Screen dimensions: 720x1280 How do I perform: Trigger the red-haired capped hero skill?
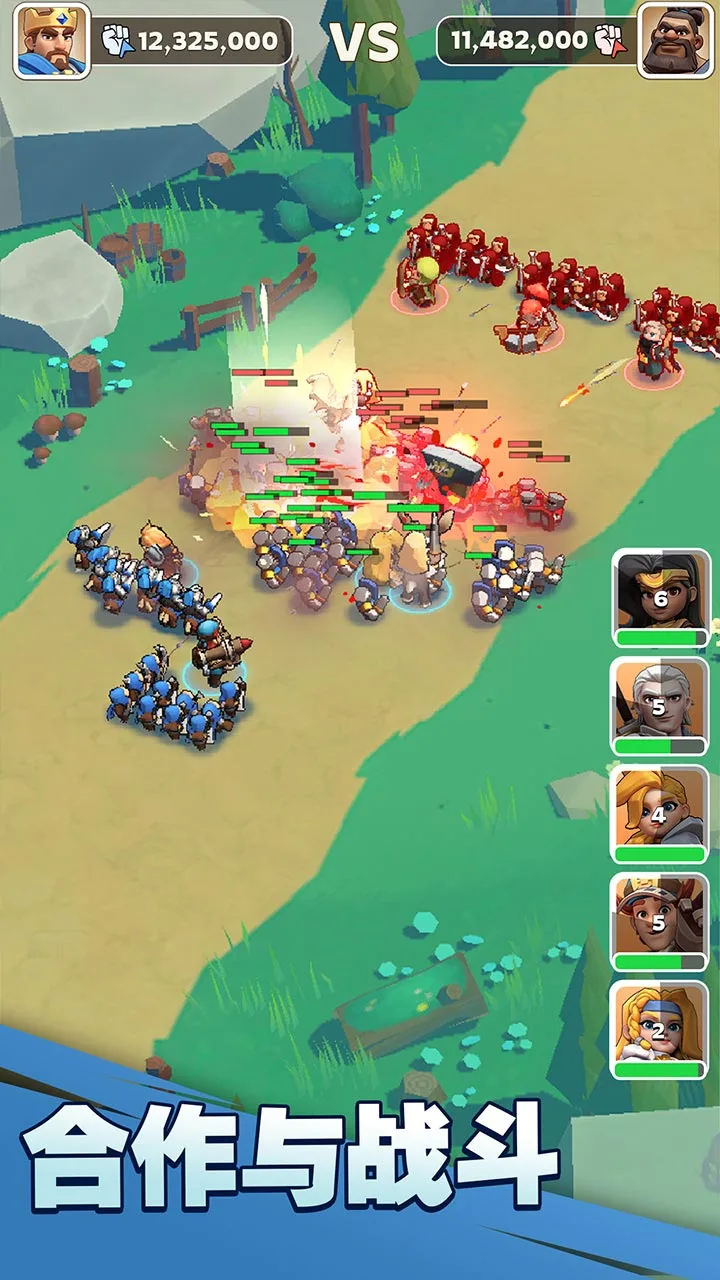(660, 921)
